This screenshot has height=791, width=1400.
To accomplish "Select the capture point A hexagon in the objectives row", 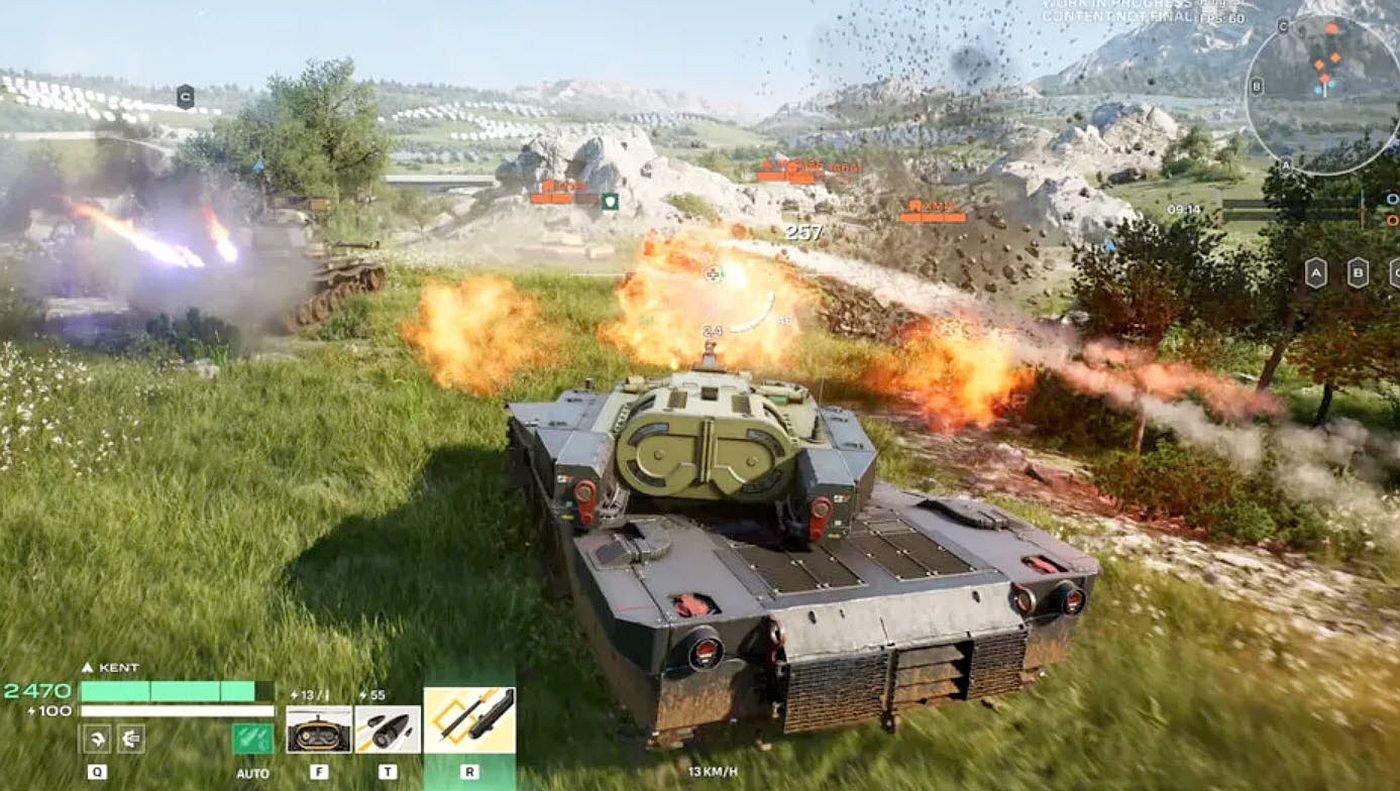I will [1316, 272].
